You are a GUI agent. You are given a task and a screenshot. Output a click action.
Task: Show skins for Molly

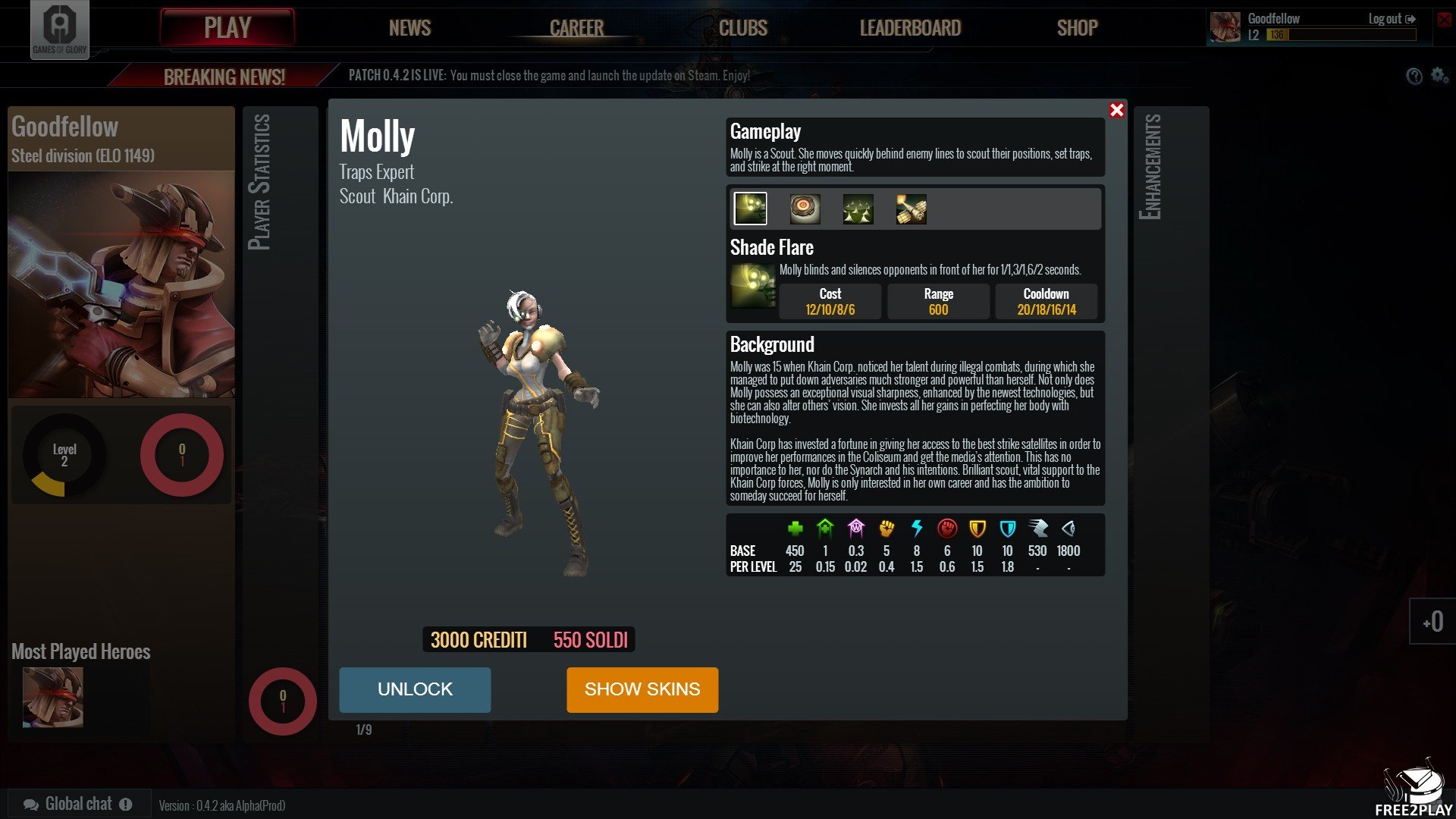pos(642,689)
